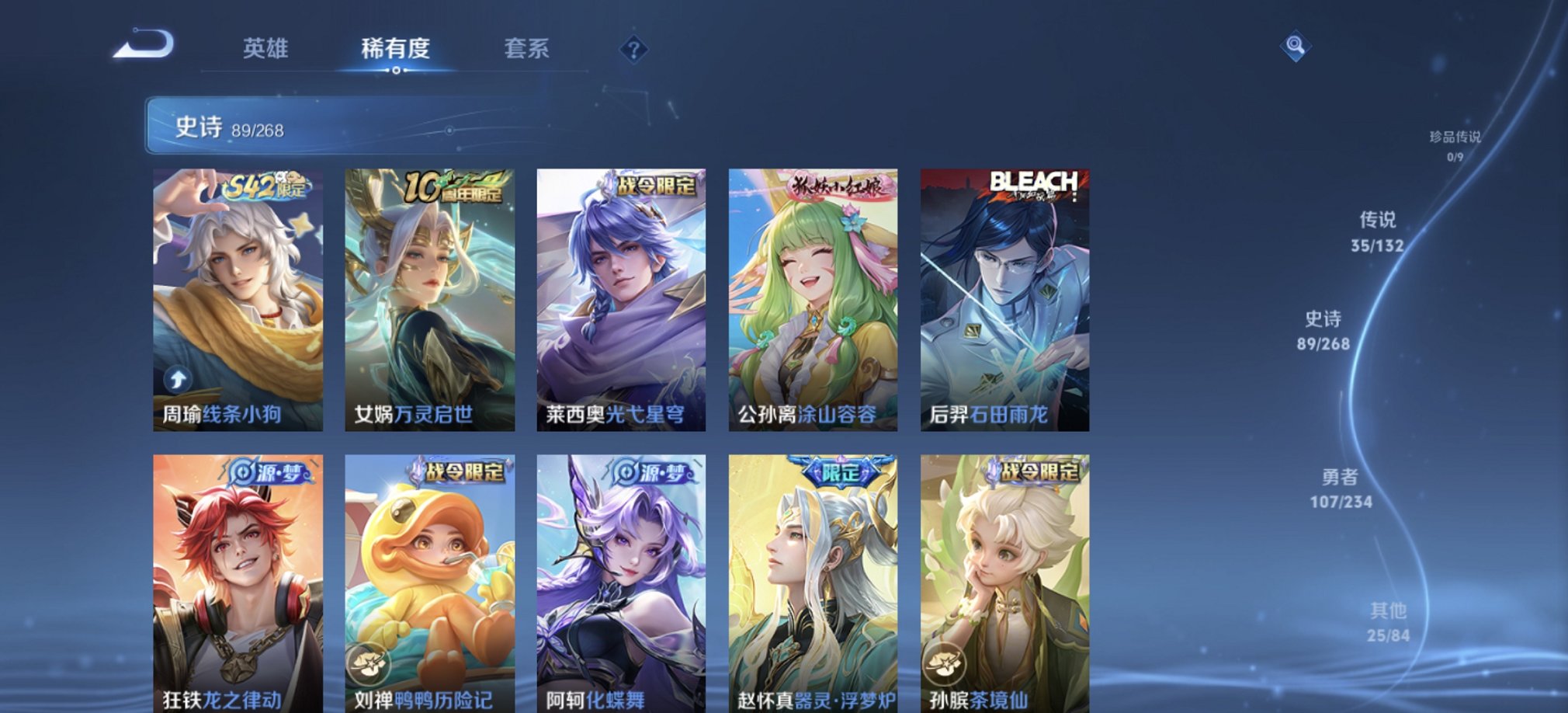Select the 稀有度 tab

(397, 49)
